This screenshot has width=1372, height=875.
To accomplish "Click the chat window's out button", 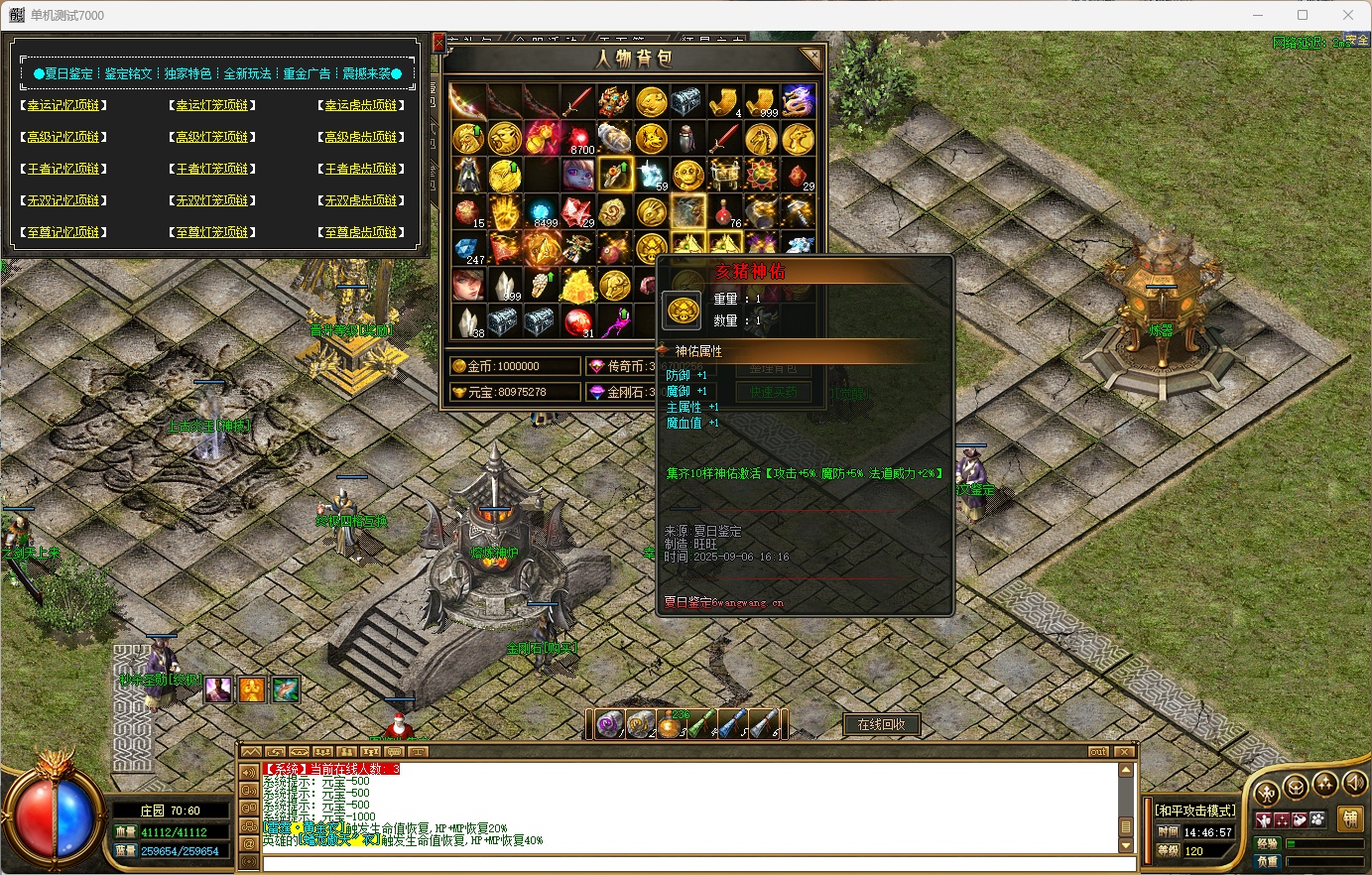I will point(1098,752).
